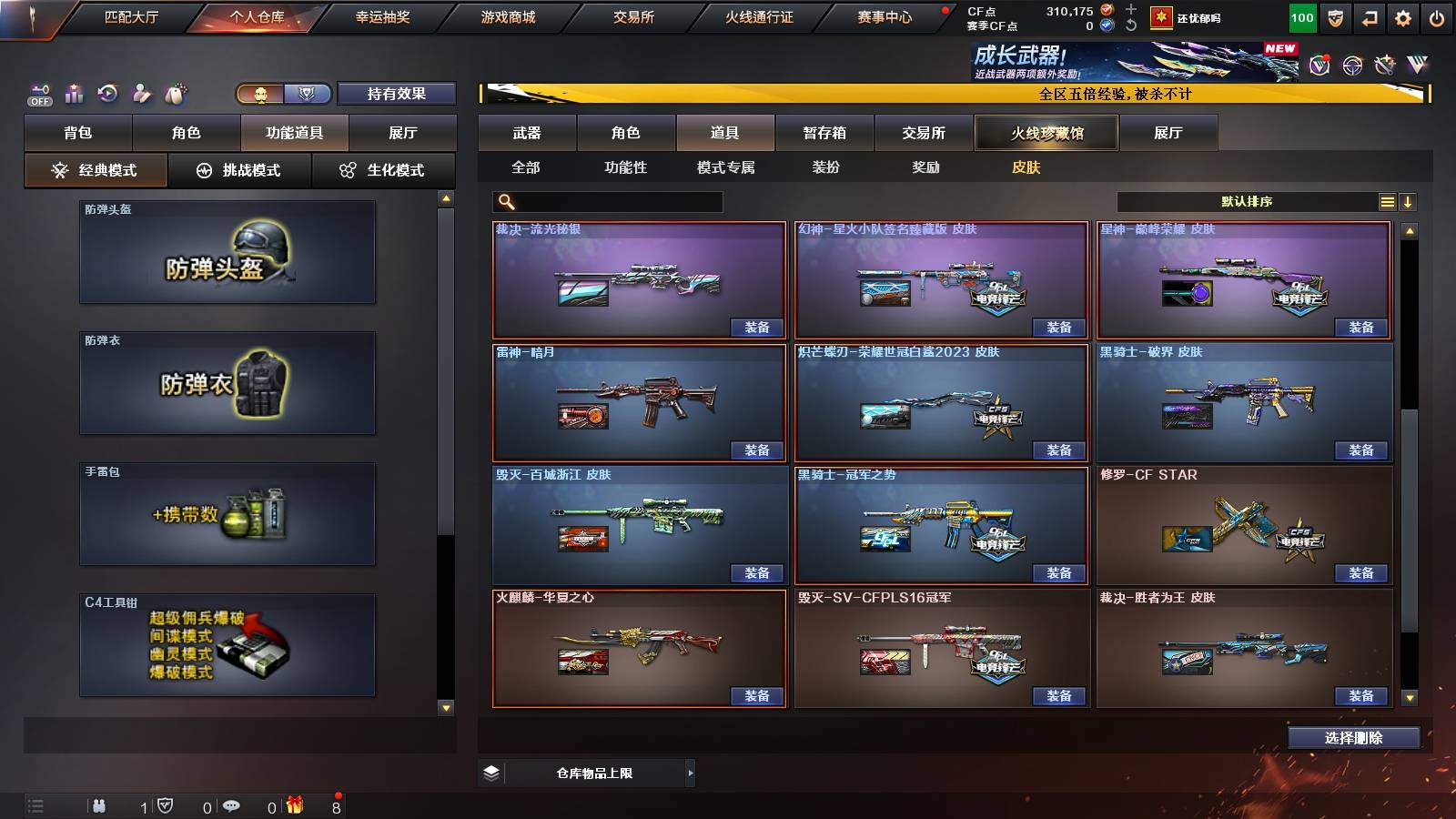Screen dimensions: 1456x819
Task: Open the CF shield security icon
Action: click(1334, 17)
